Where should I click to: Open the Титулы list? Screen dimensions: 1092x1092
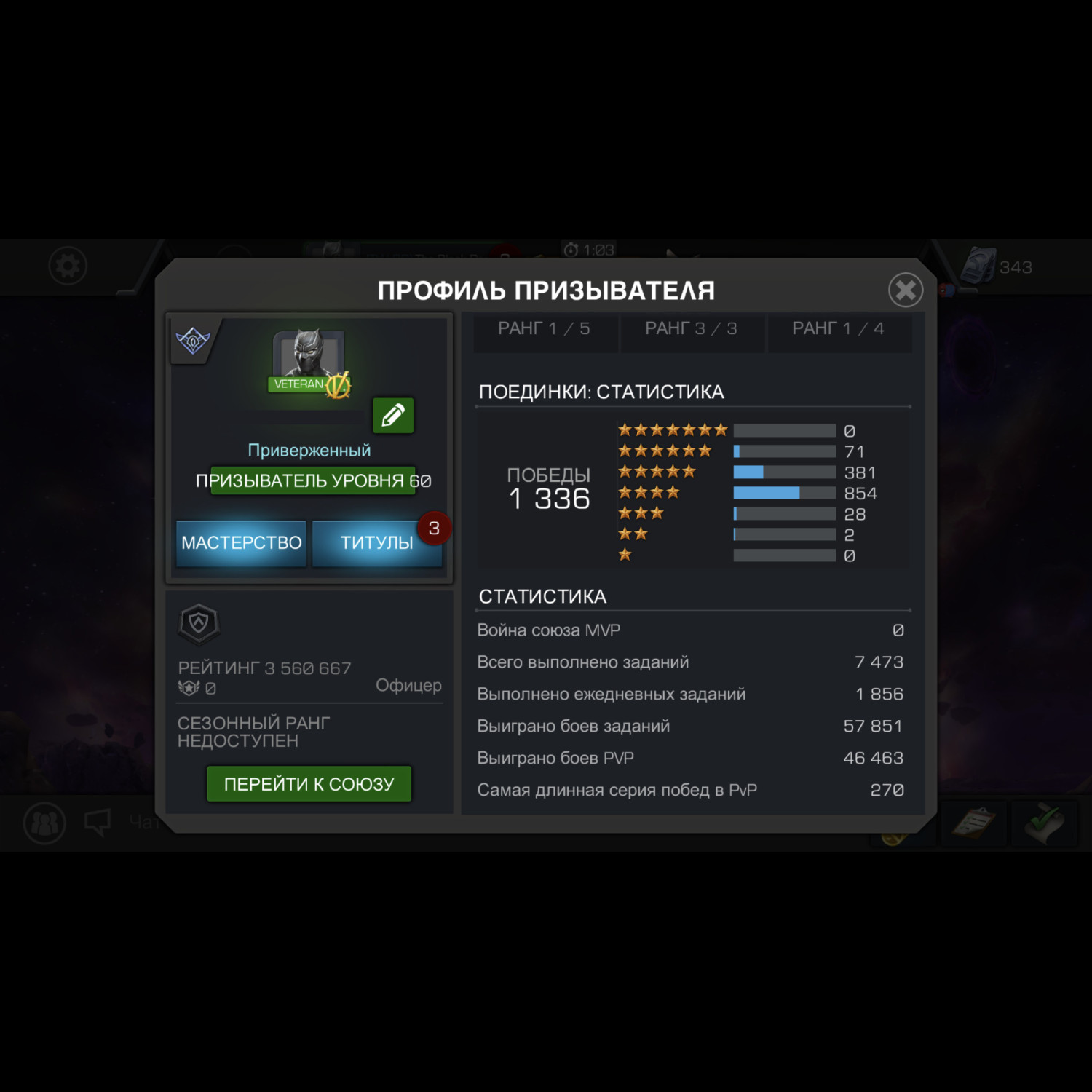pos(376,543)
